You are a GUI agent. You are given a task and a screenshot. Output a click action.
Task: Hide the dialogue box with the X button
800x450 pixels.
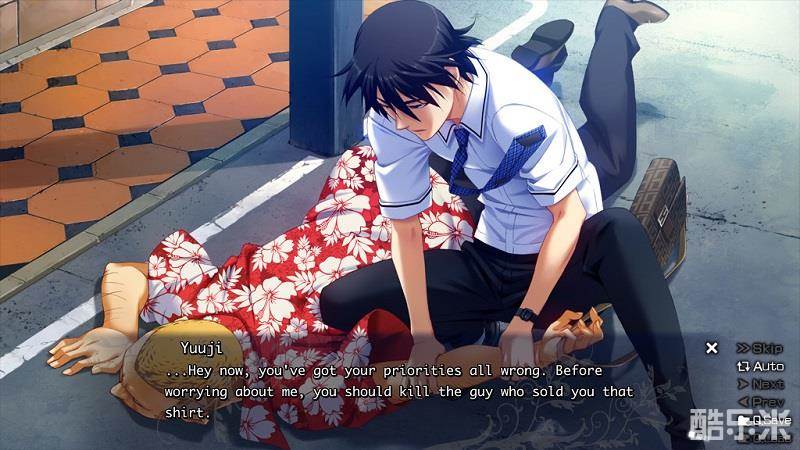click(x=712, y=348)
